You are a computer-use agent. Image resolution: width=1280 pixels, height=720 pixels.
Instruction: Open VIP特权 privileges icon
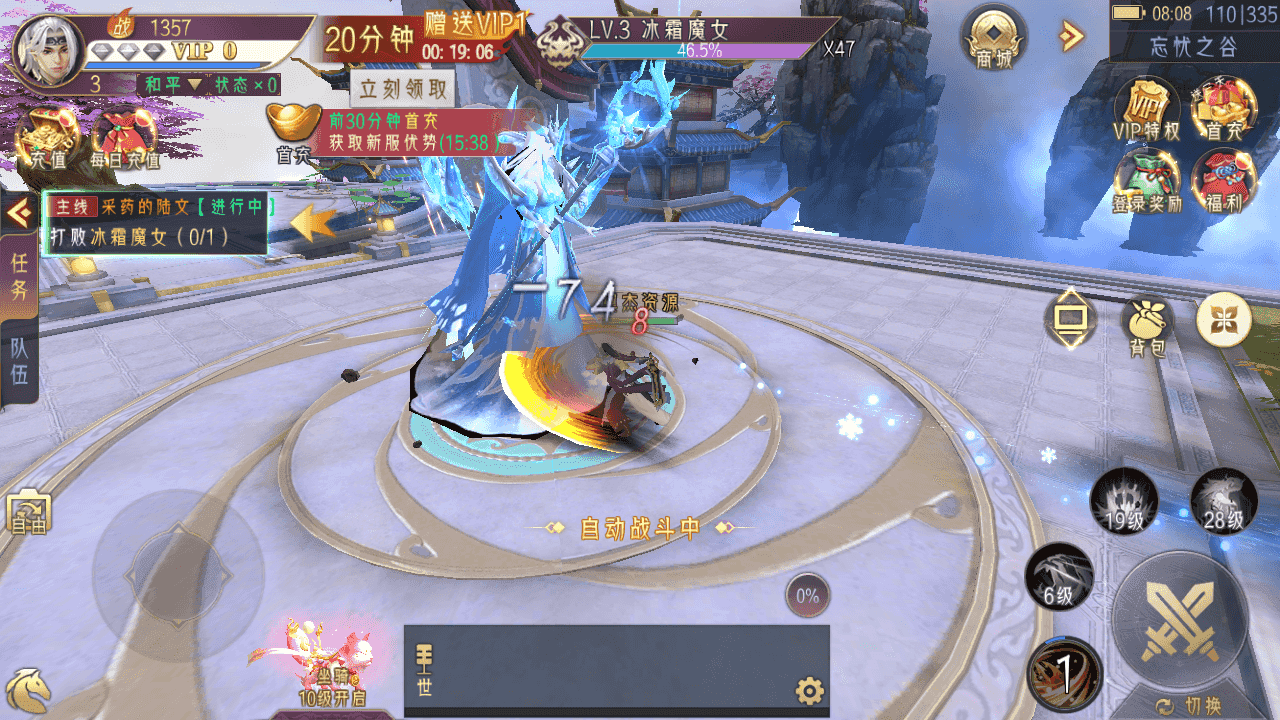click(x=1146, y=108)
